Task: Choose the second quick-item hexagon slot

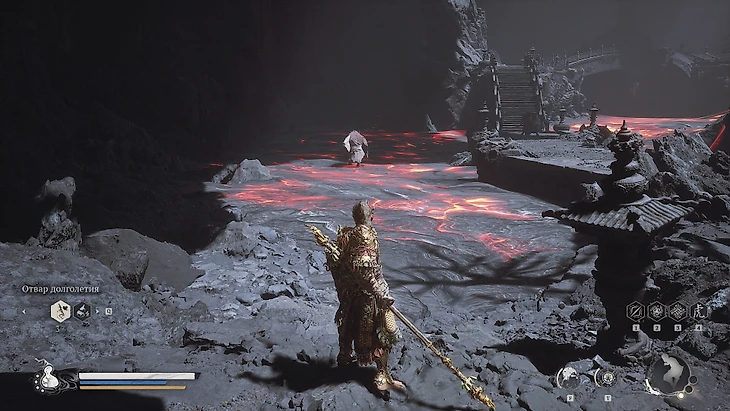Action: pyautogui.click(x=82, y=311)
